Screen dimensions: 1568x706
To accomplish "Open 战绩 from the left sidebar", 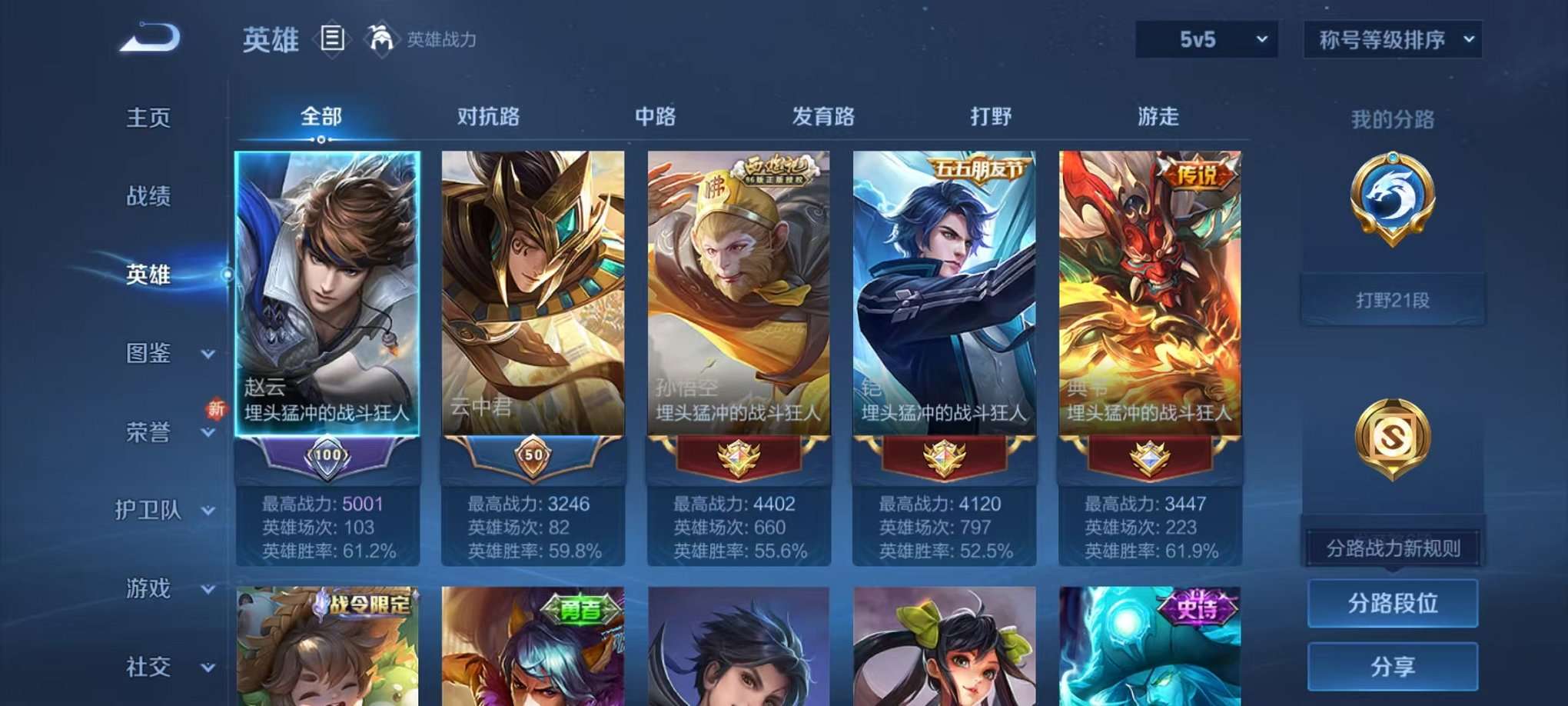I will (148, 197).
